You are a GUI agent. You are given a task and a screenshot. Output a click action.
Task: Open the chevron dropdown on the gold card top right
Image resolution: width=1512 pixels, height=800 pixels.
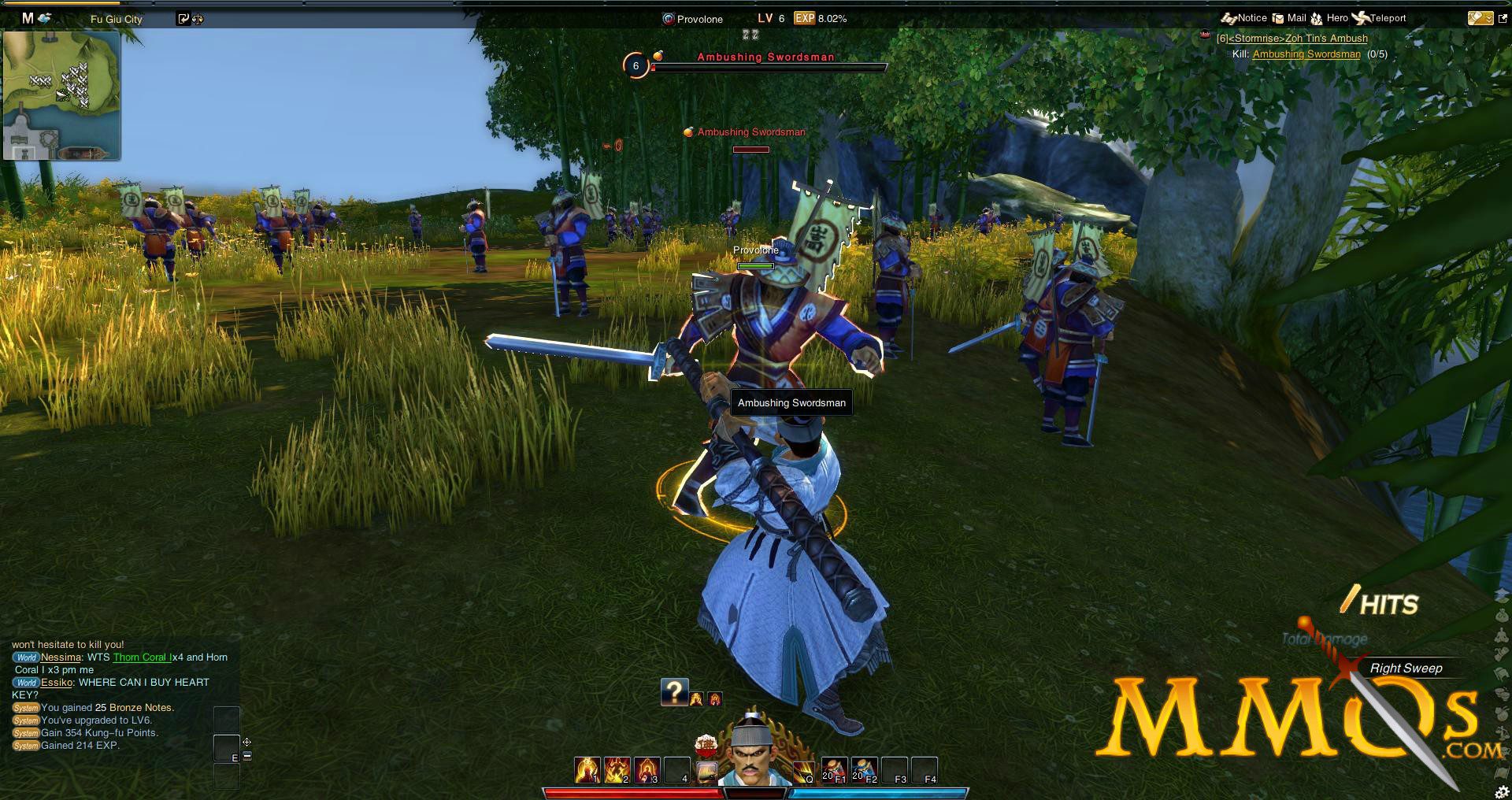coord(1489,19)
